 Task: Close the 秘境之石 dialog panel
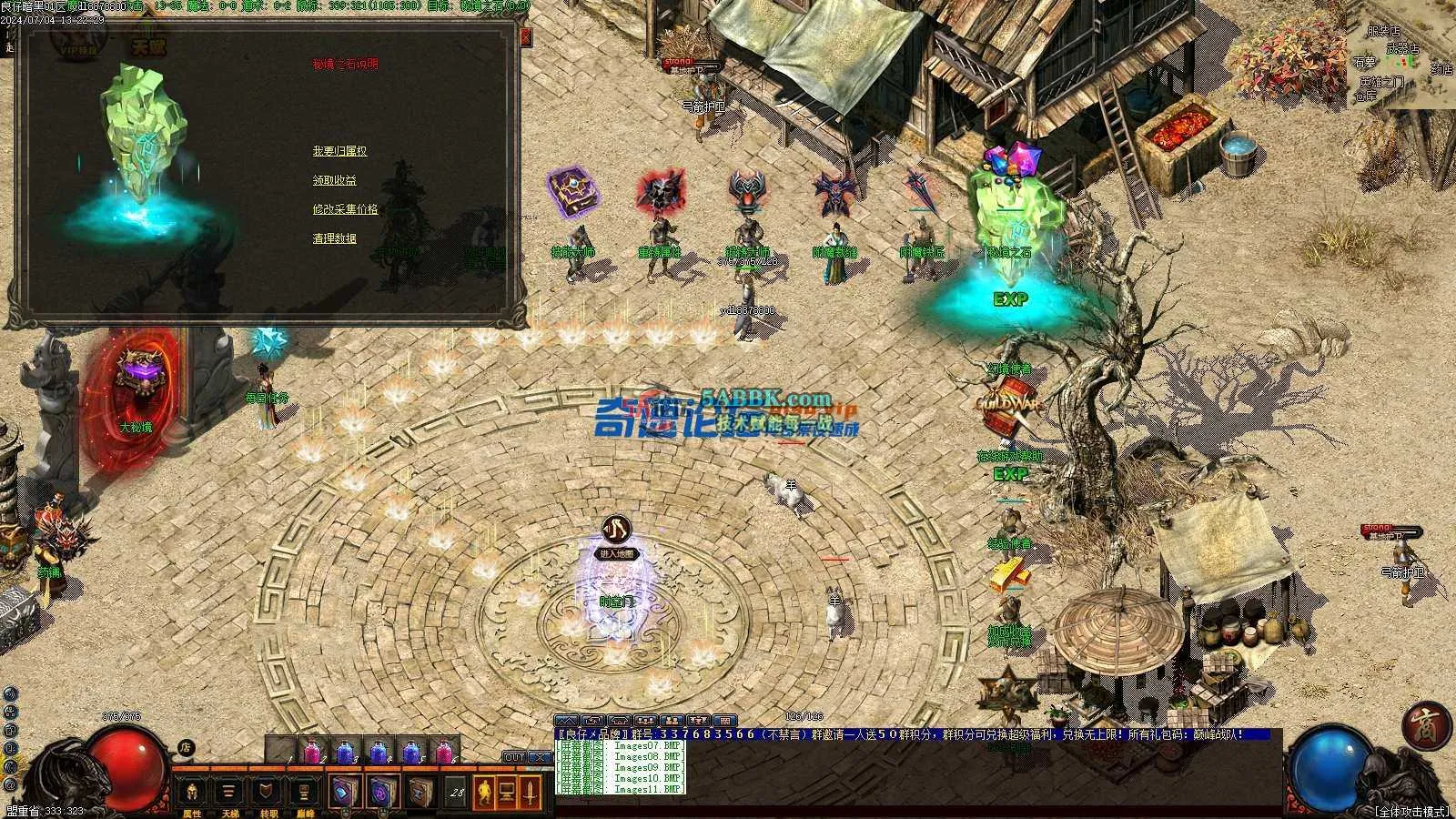(x=525, y=37)
